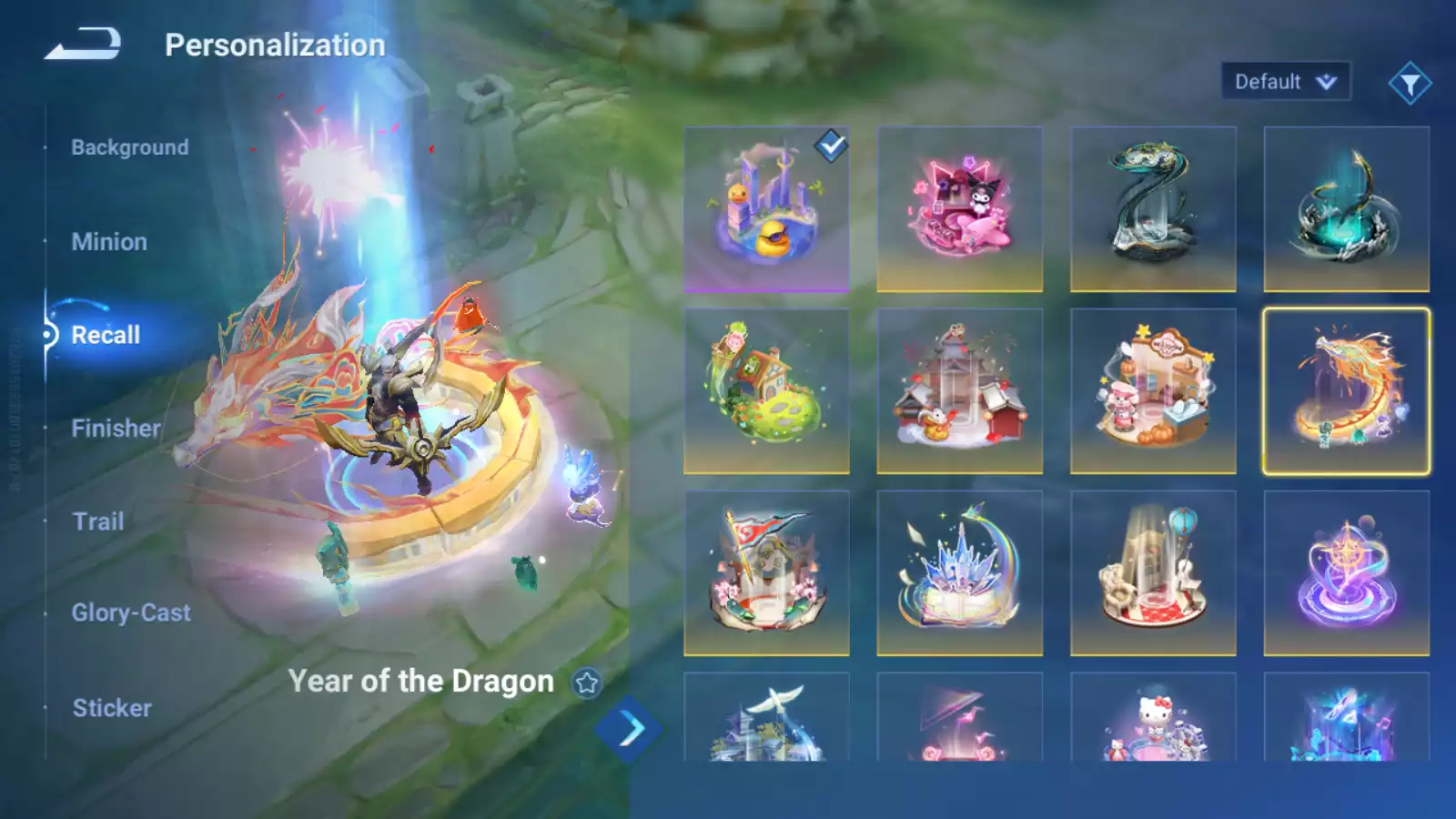1456x819 pixels.
Task: Open the Default sort dropdown
Action: (1285, 82)
